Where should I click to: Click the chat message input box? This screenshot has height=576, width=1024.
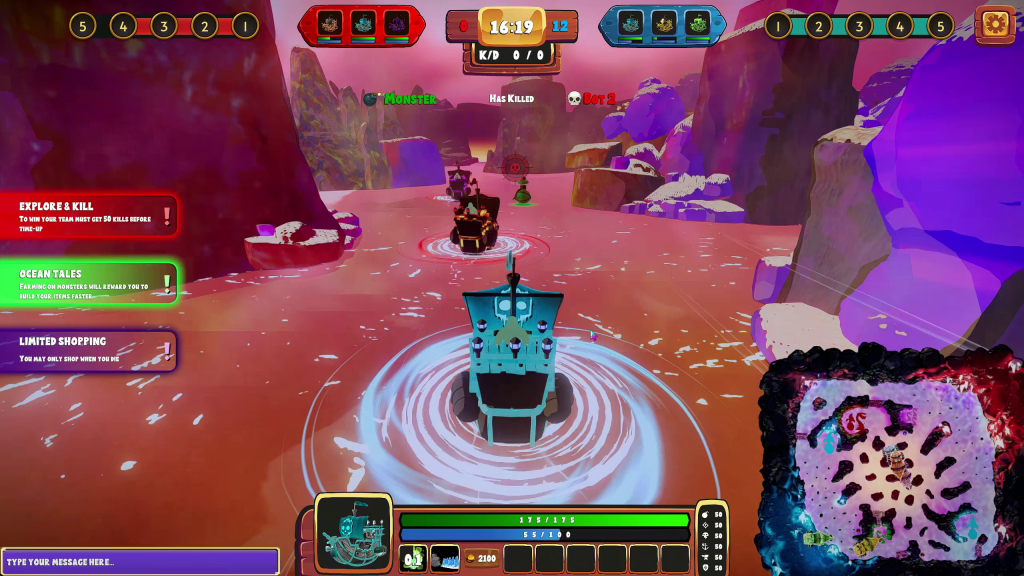point(140,561)
